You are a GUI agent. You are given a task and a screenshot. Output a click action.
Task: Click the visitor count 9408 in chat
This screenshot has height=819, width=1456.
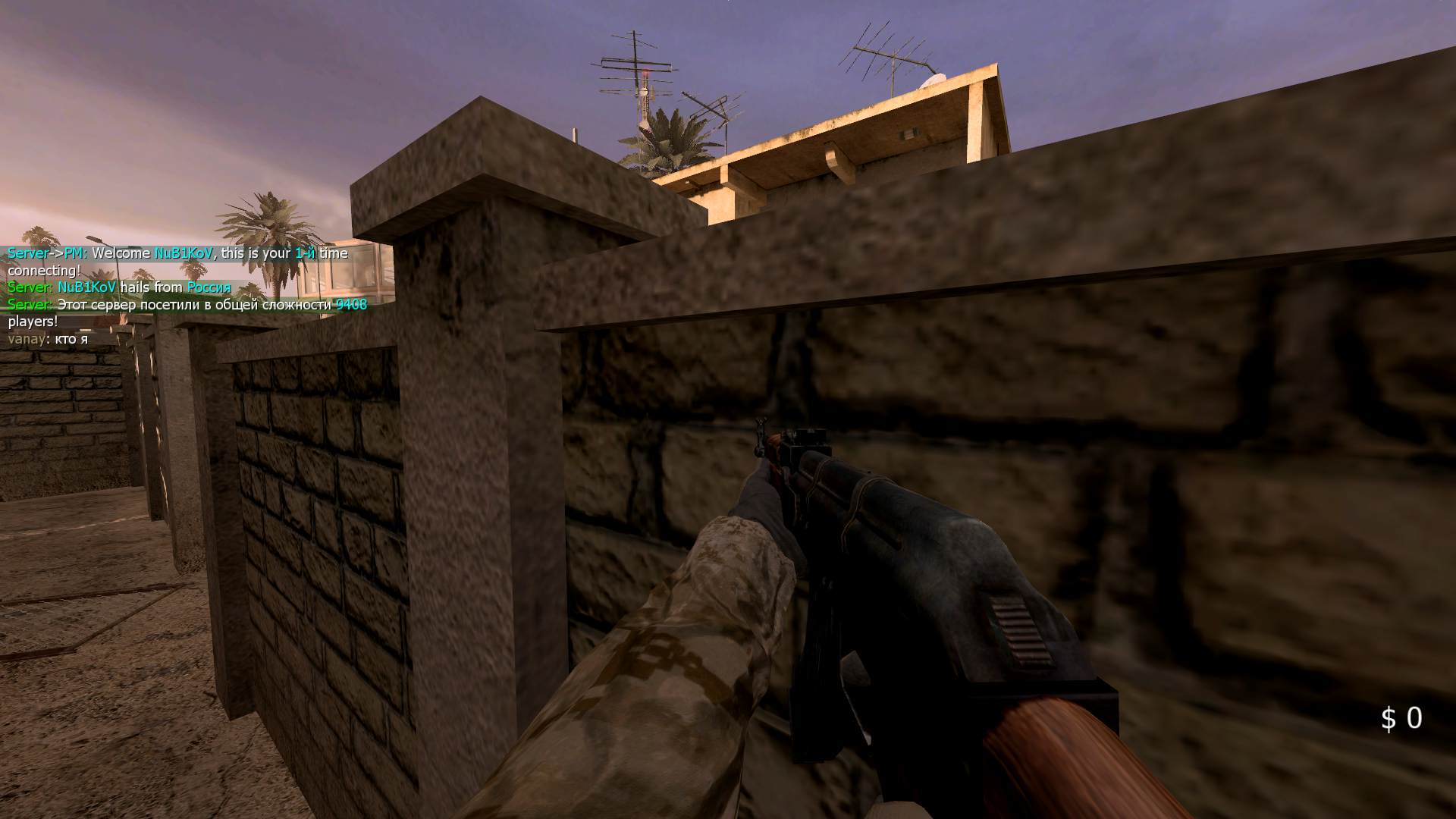tap(350, 305)
